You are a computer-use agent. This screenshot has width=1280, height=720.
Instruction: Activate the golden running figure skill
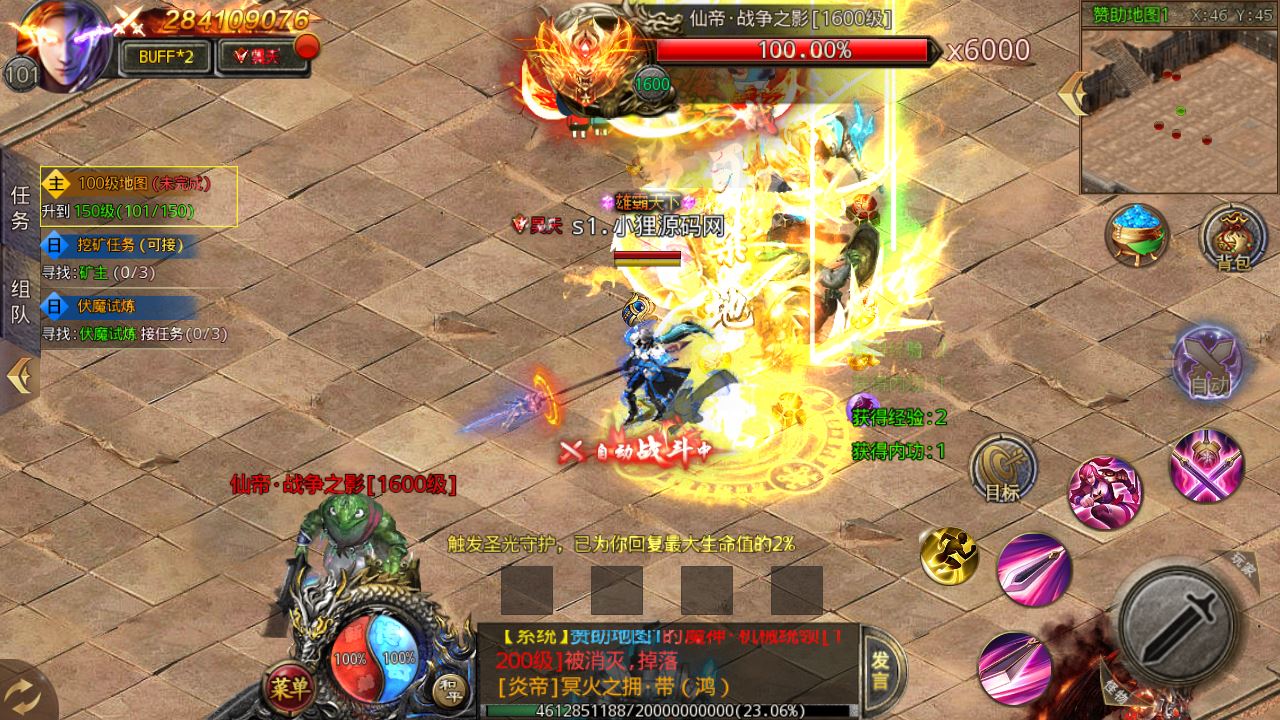(949, 556)
